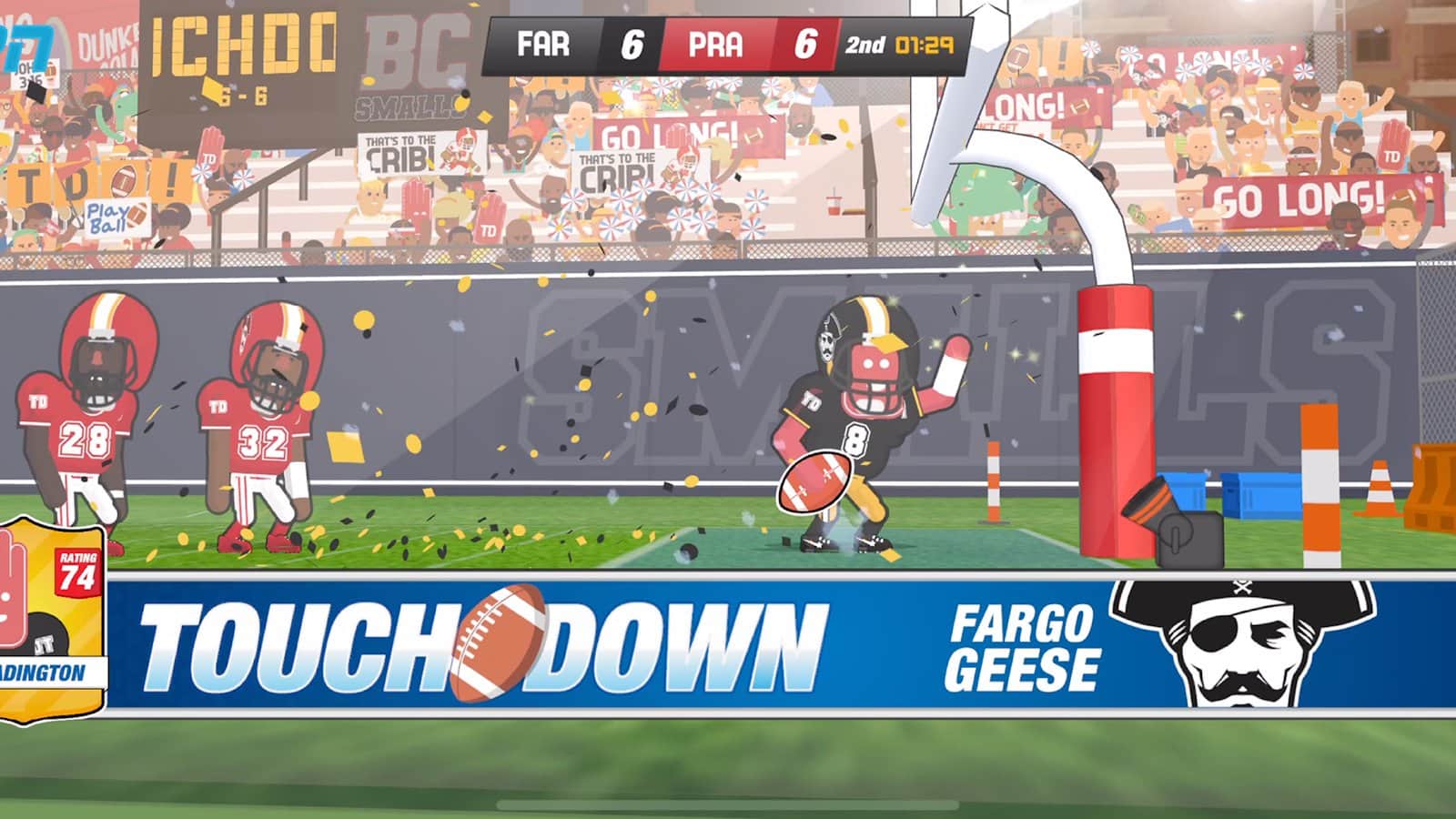Select the FAR label on the score bar
1456x819 pixels.
point(544,42)
